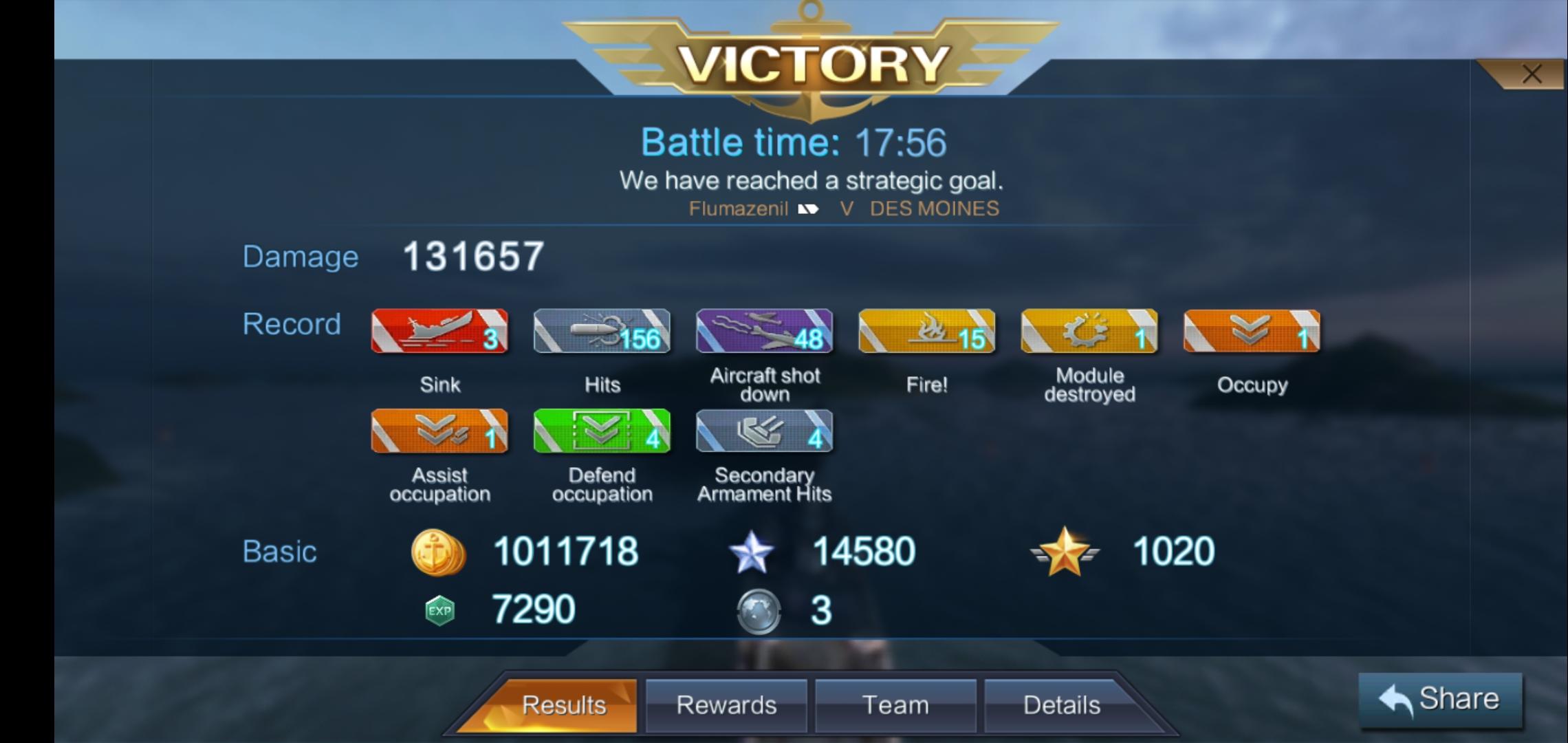Select the Fire! record icon

point(926,332)
